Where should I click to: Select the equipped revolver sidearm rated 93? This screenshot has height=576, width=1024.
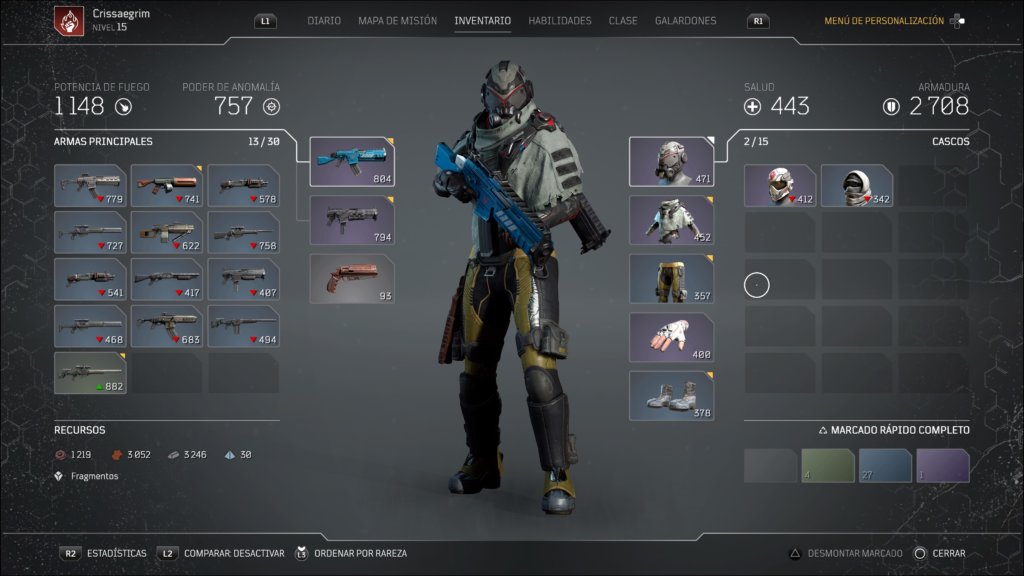352,279
